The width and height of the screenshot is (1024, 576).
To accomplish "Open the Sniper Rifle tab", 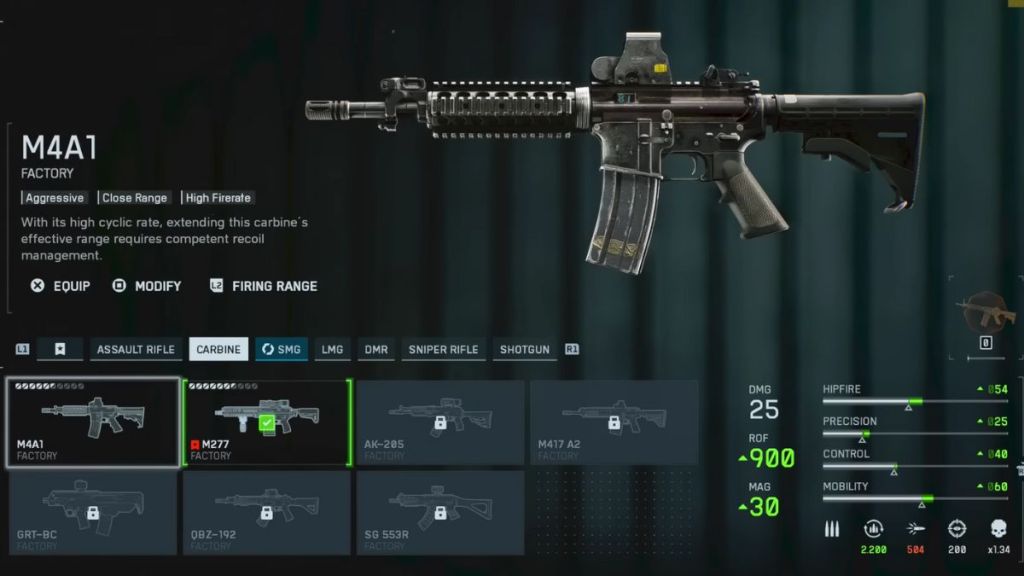I will click(x=443, y=349).
